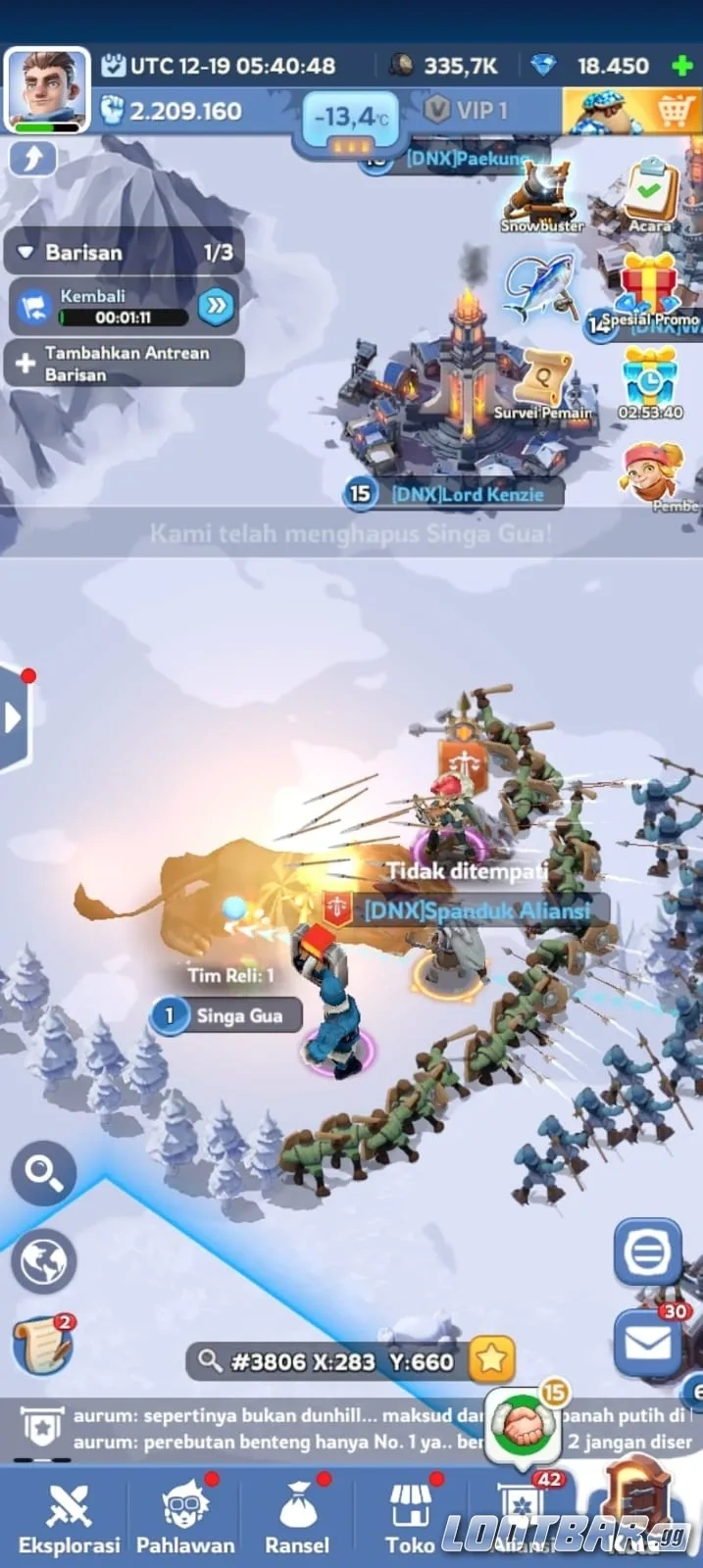Open the VIP 1 panel

pos(468,110)
